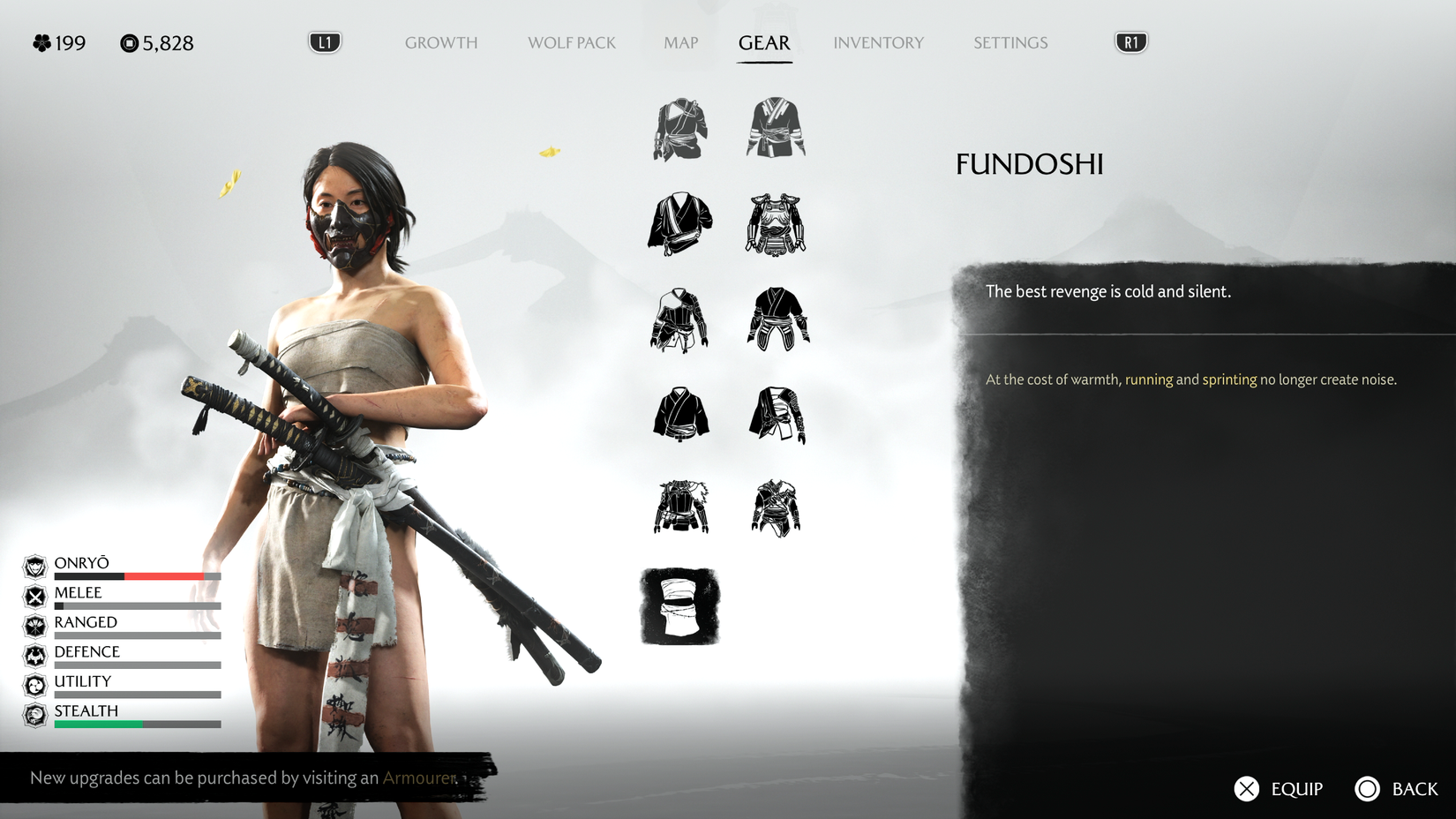Open the Wolf Pack tab
Image resolution: width=1456 pixels, height=819 pixels.
coord(570,42)
